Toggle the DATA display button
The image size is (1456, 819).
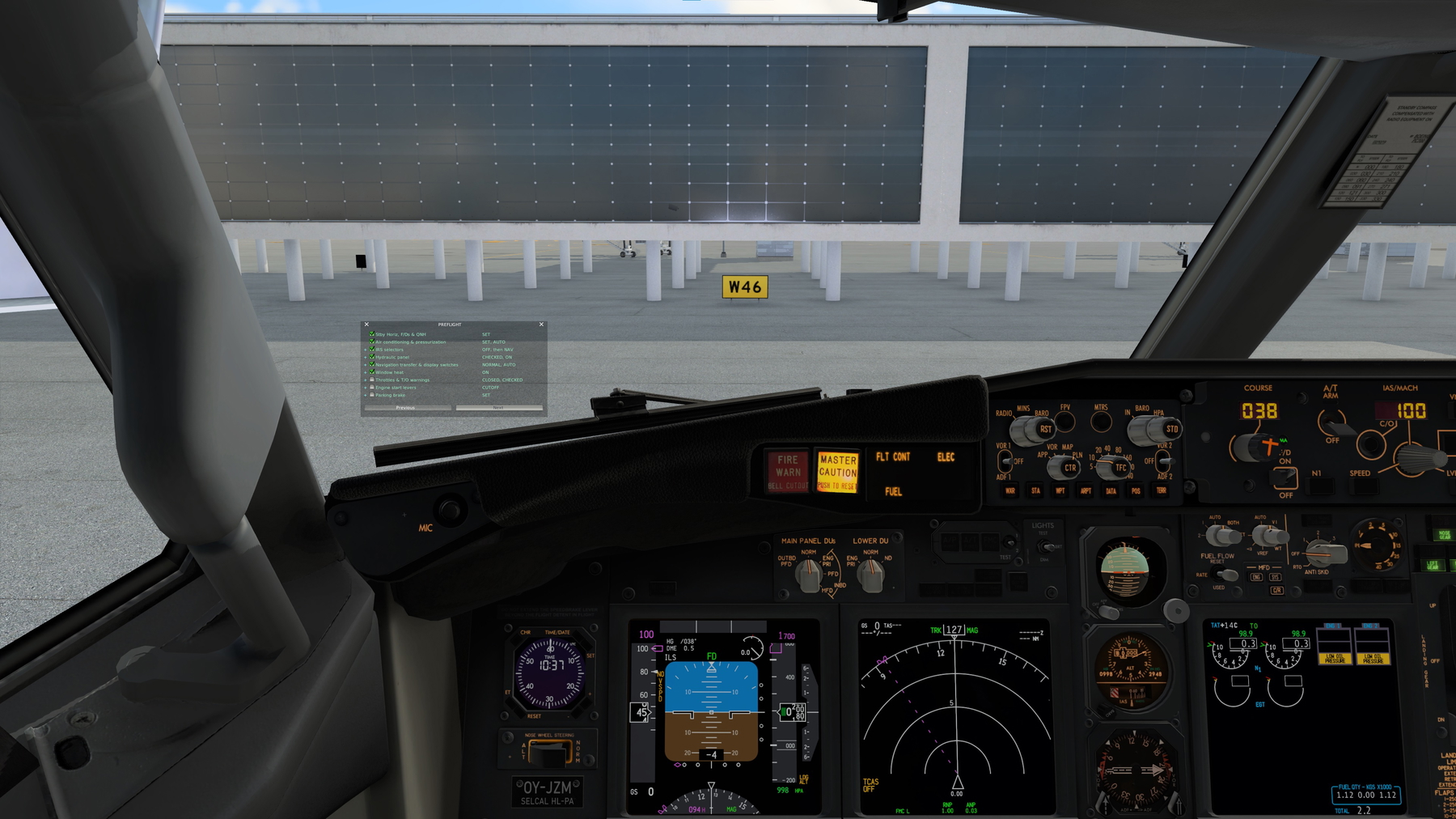tap(1111, 491)
